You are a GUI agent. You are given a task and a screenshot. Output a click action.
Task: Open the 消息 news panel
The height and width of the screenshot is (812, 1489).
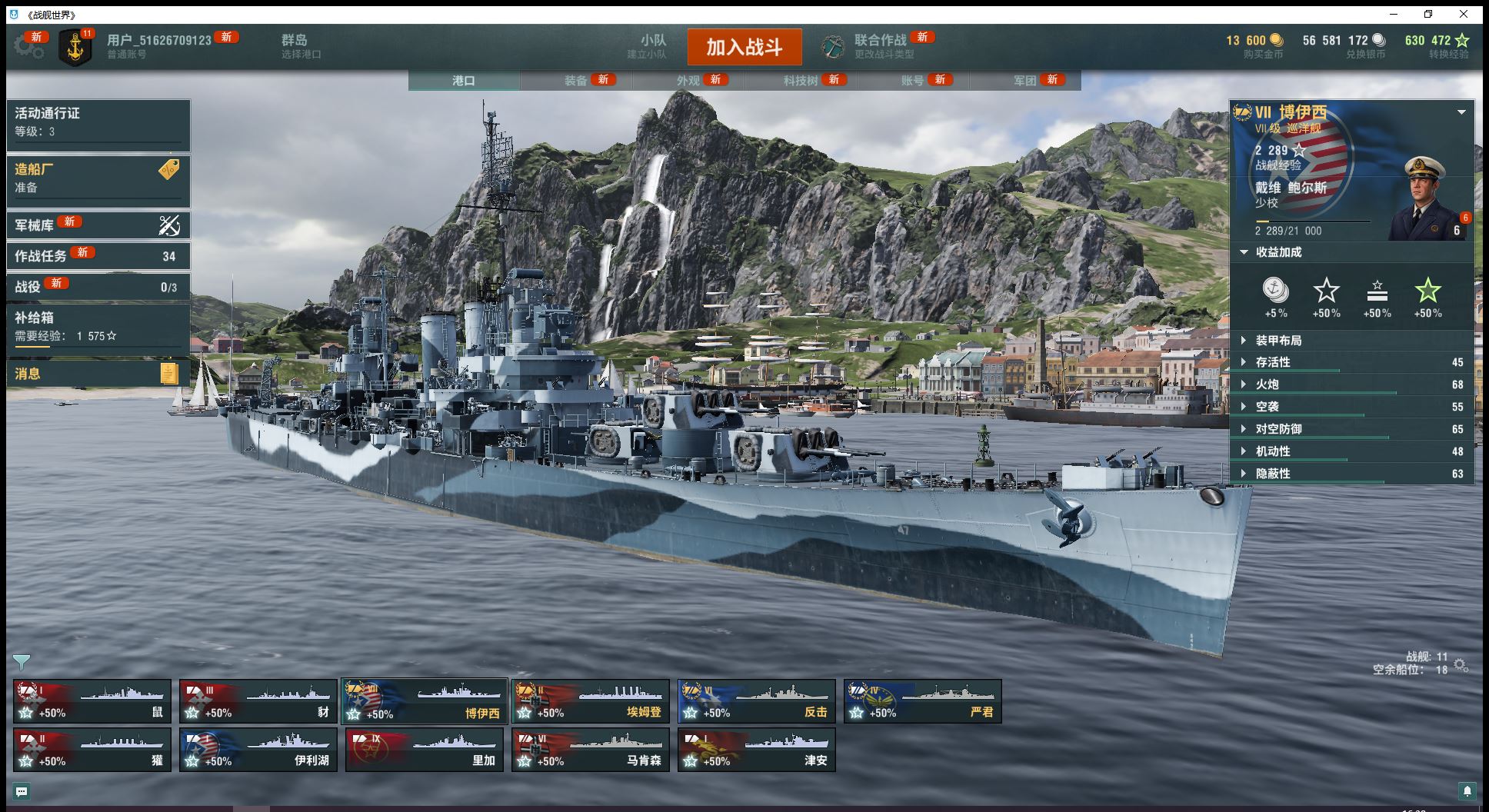[x=98, y=374]
